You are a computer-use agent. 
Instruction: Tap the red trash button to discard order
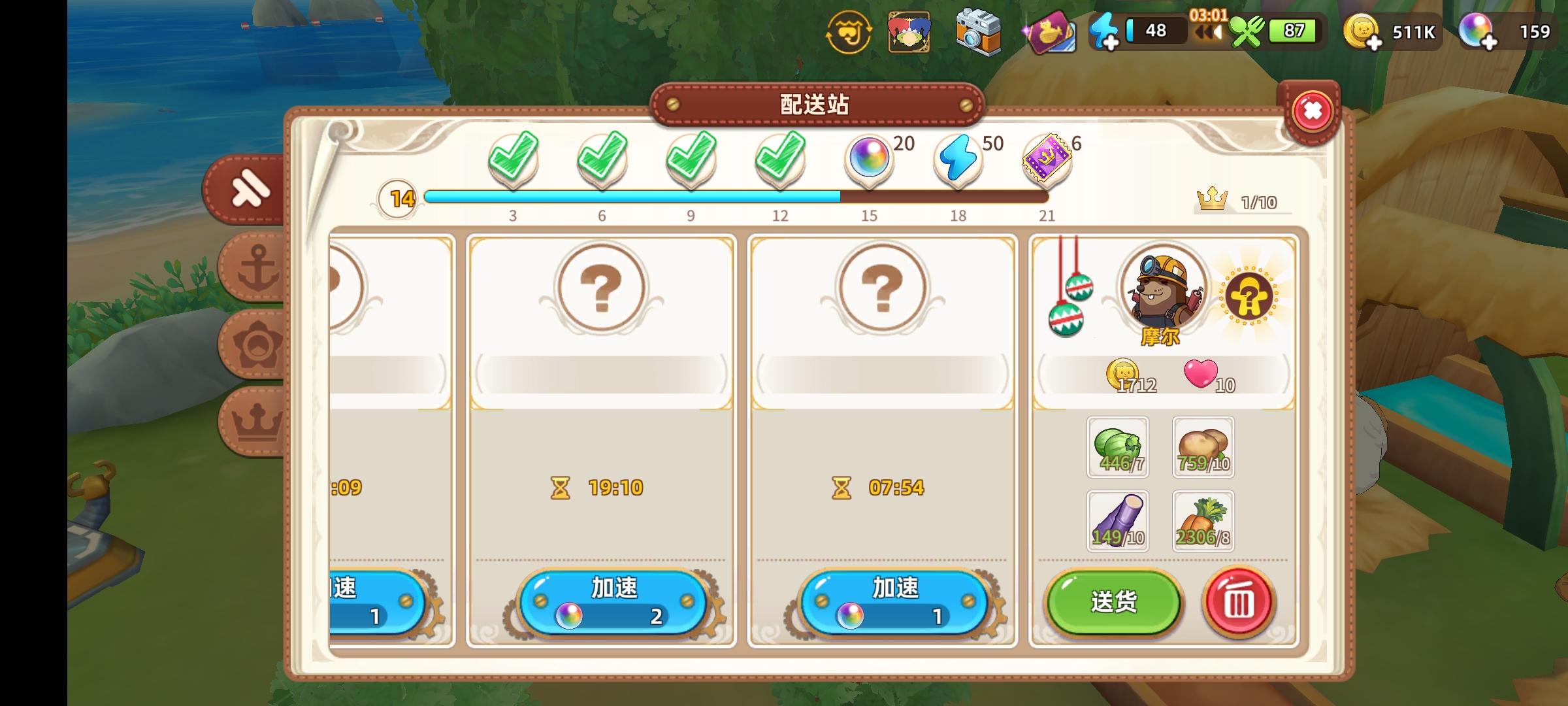[x=1239, y=603]
